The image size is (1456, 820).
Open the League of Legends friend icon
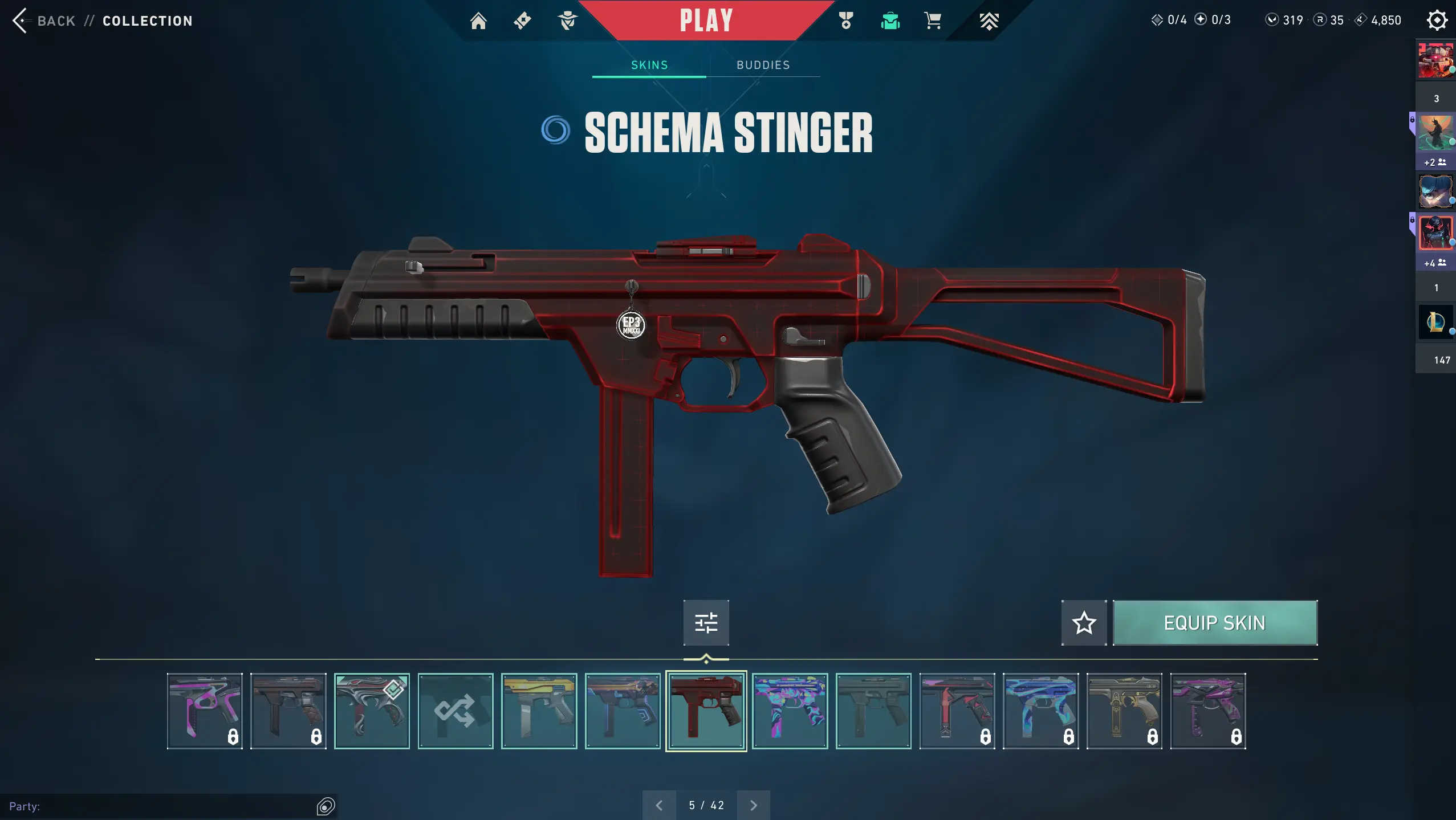click(1435, 322)
